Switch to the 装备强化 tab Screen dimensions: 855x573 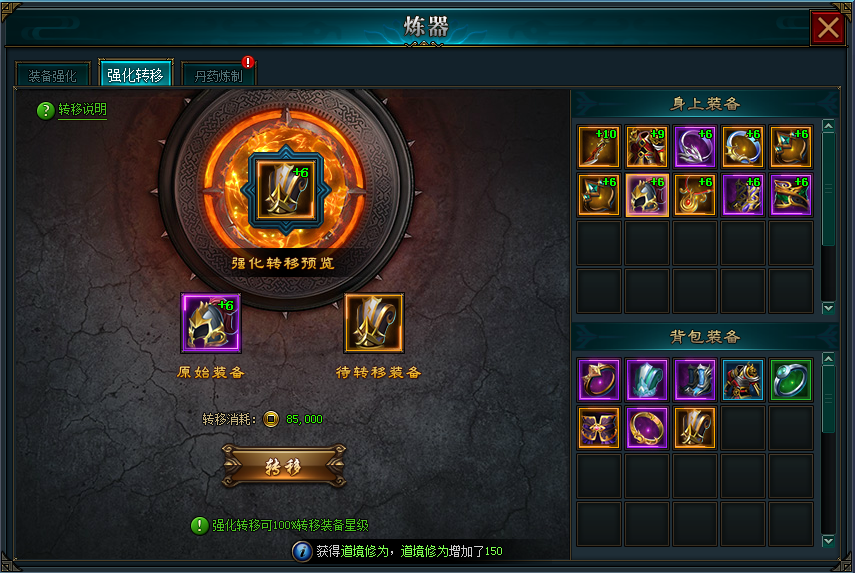pos(52,75)
